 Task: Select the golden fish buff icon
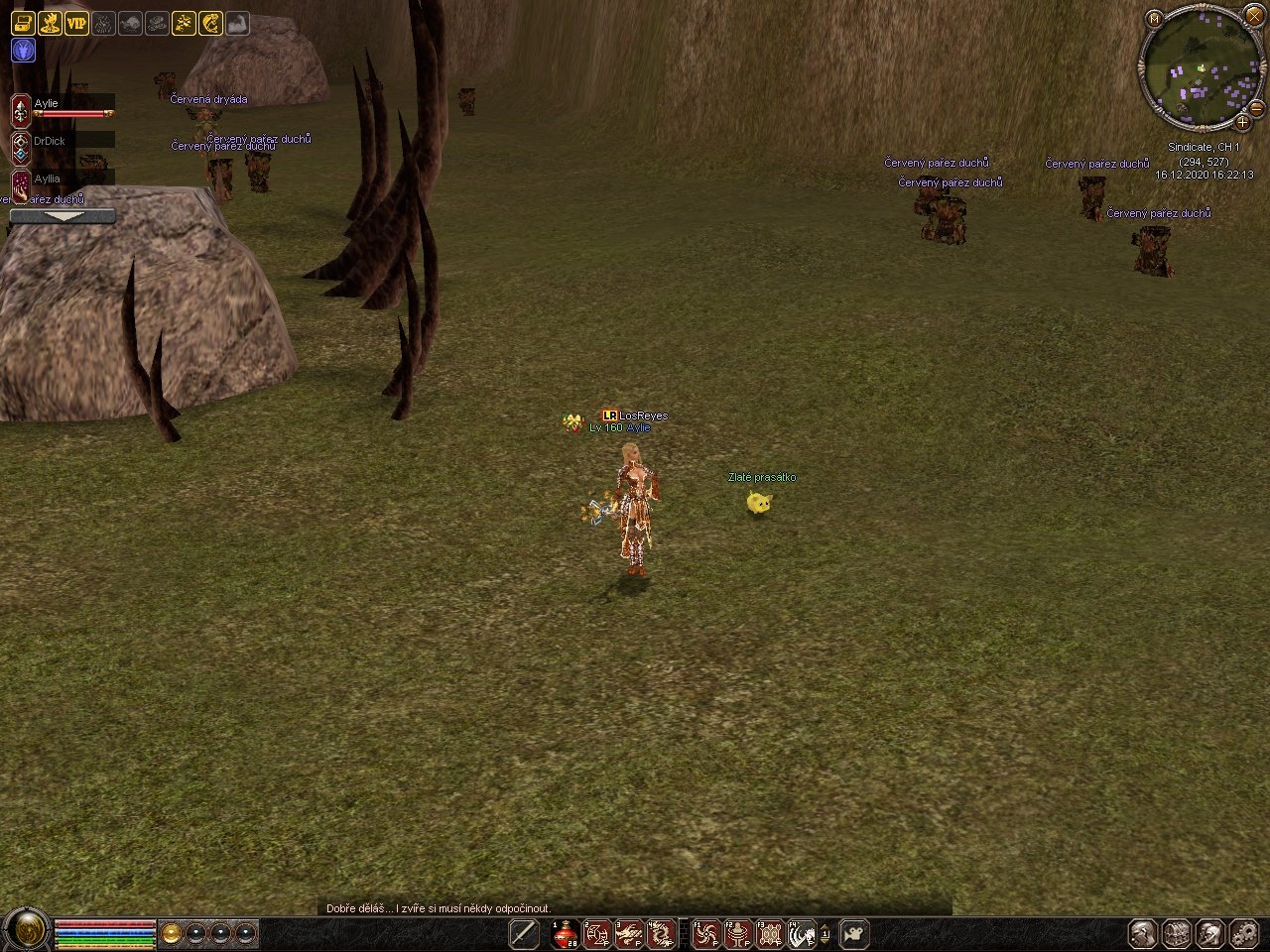(210, 23)
